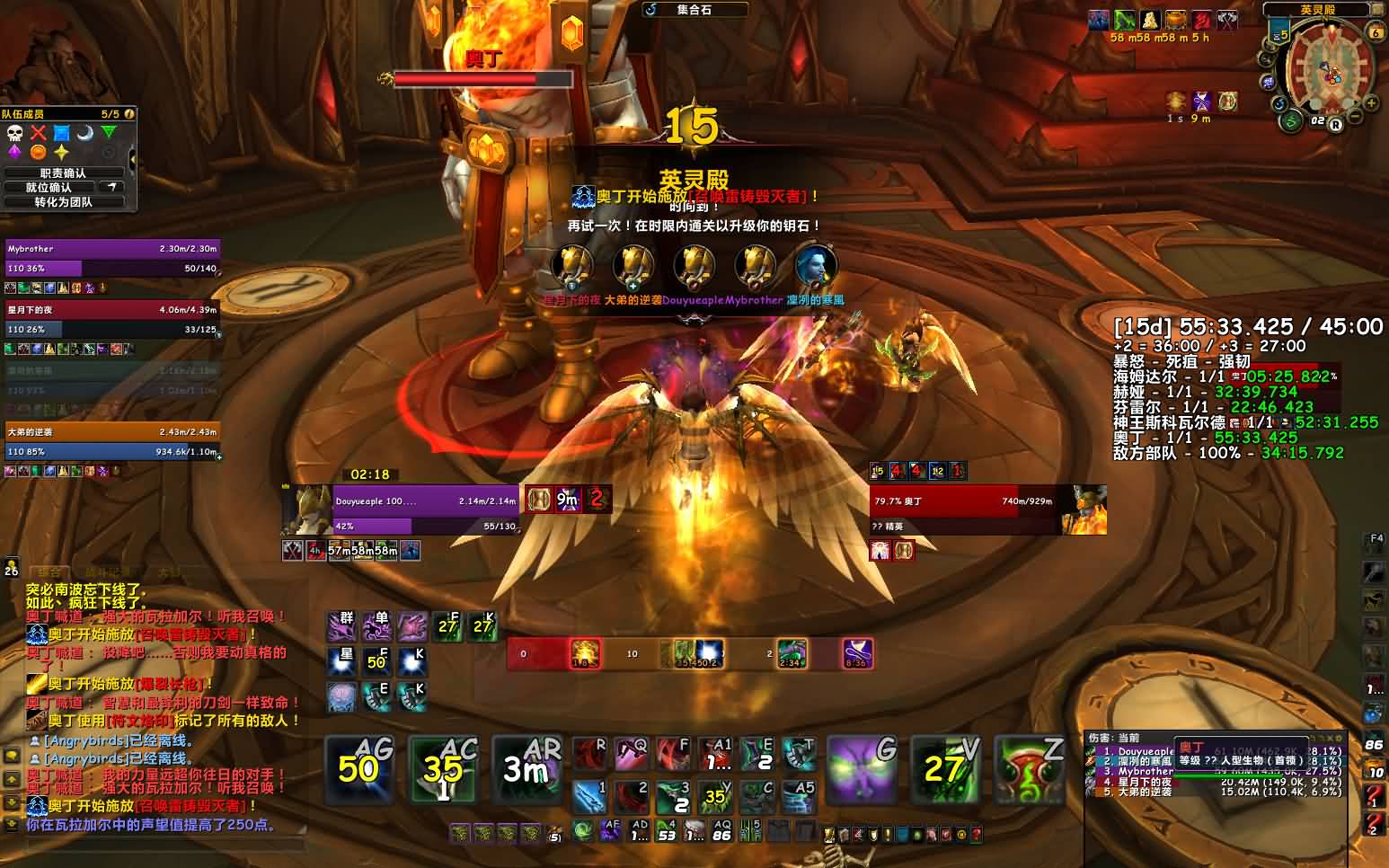Viewport: 1389px width, 868px height.
Task: Pick the blue square raid marker
Action: click(61, 134)
